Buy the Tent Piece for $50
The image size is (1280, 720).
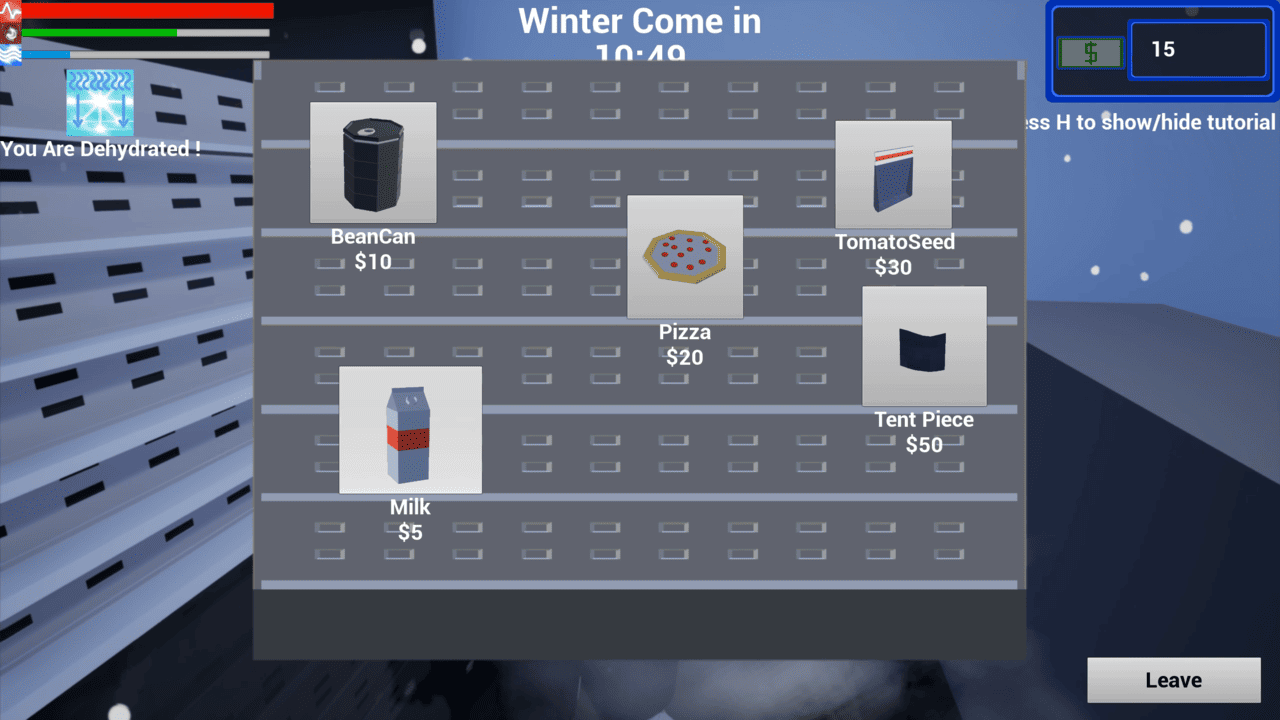[x=923, y=345]
